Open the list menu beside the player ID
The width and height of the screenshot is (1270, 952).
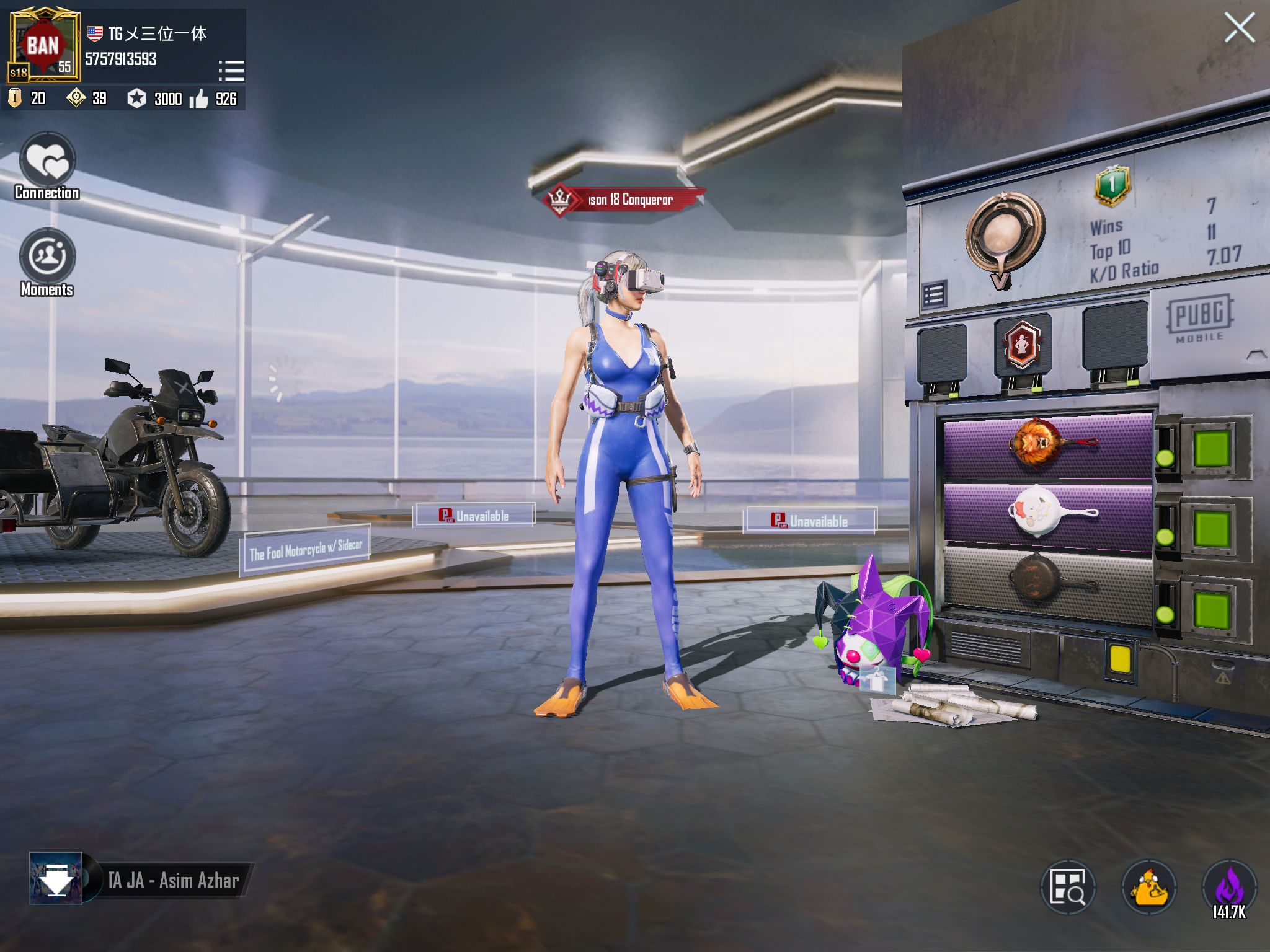[231, 70]
